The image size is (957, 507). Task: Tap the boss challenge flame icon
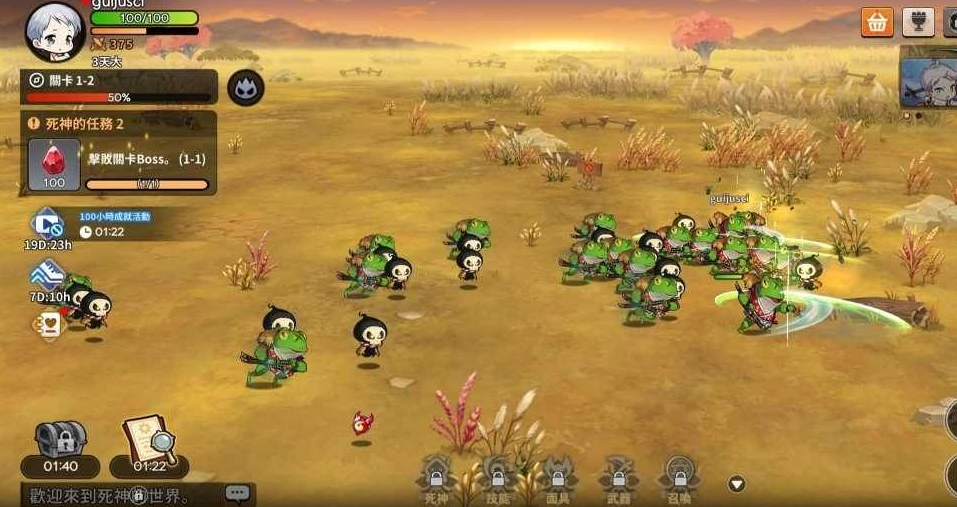click(245, 89)
